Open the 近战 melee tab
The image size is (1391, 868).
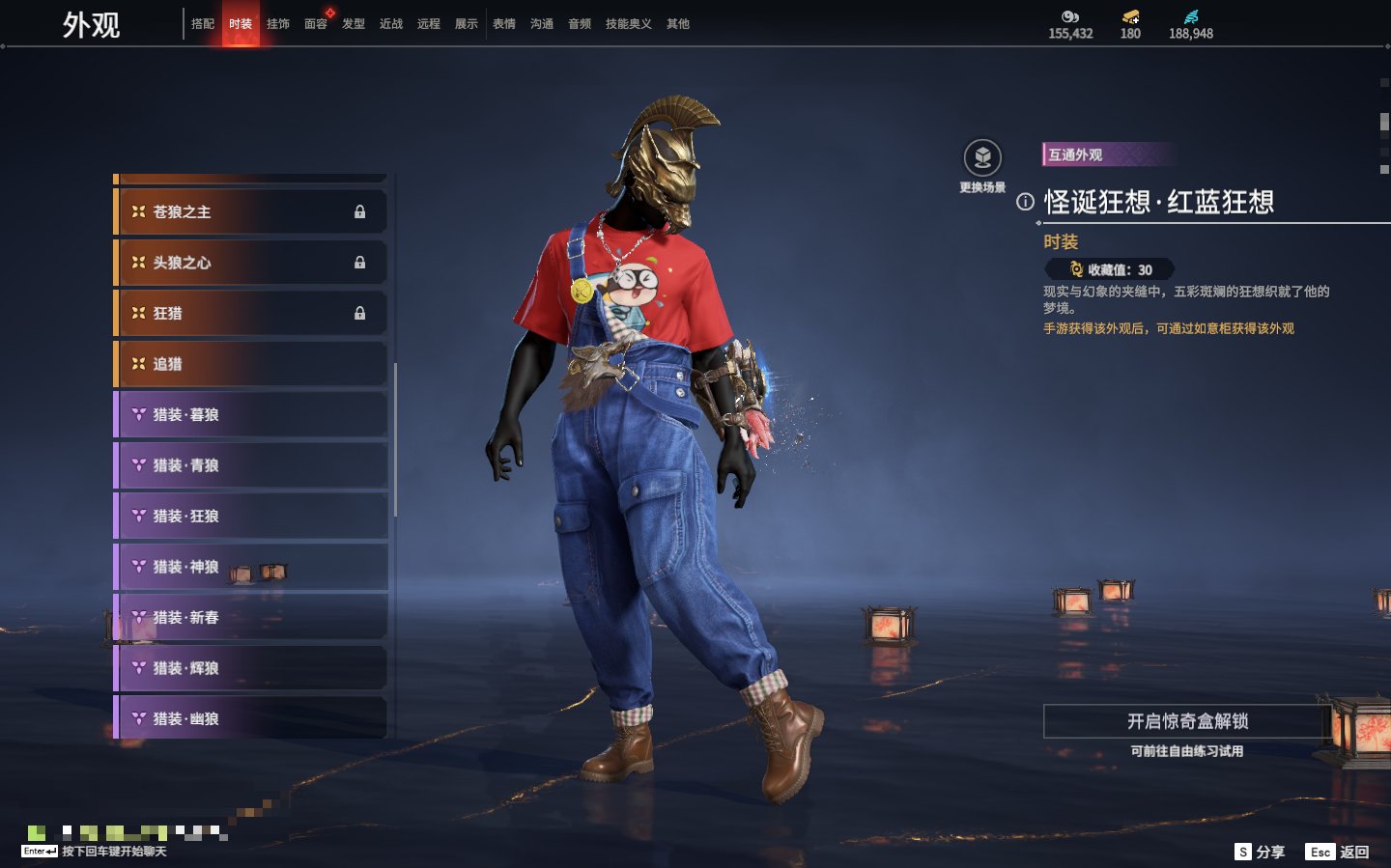[x=391, y=24]
